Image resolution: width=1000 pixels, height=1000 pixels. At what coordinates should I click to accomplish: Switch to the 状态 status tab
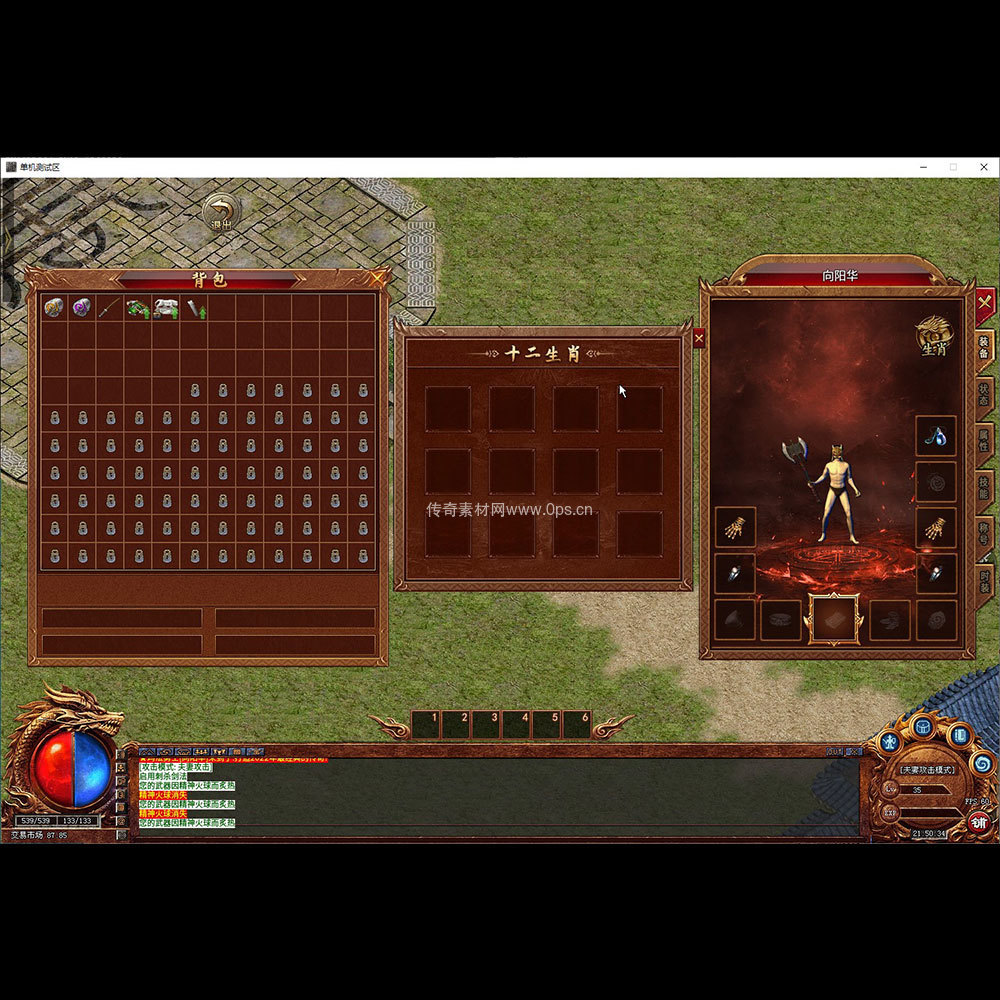[984, 393]
